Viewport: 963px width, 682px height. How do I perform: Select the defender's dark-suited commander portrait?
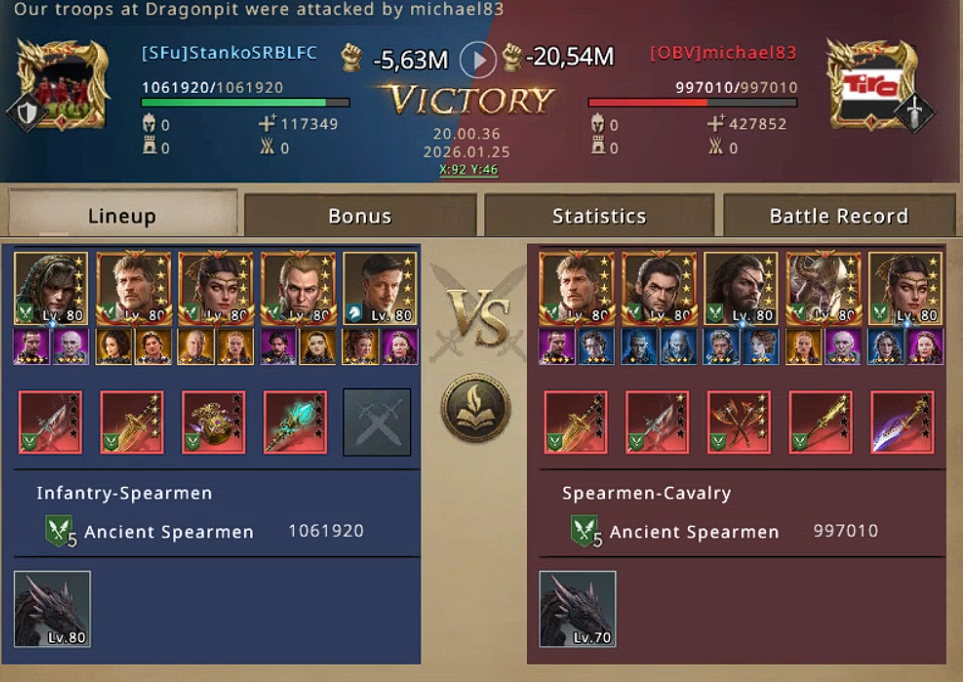[377, 288]
